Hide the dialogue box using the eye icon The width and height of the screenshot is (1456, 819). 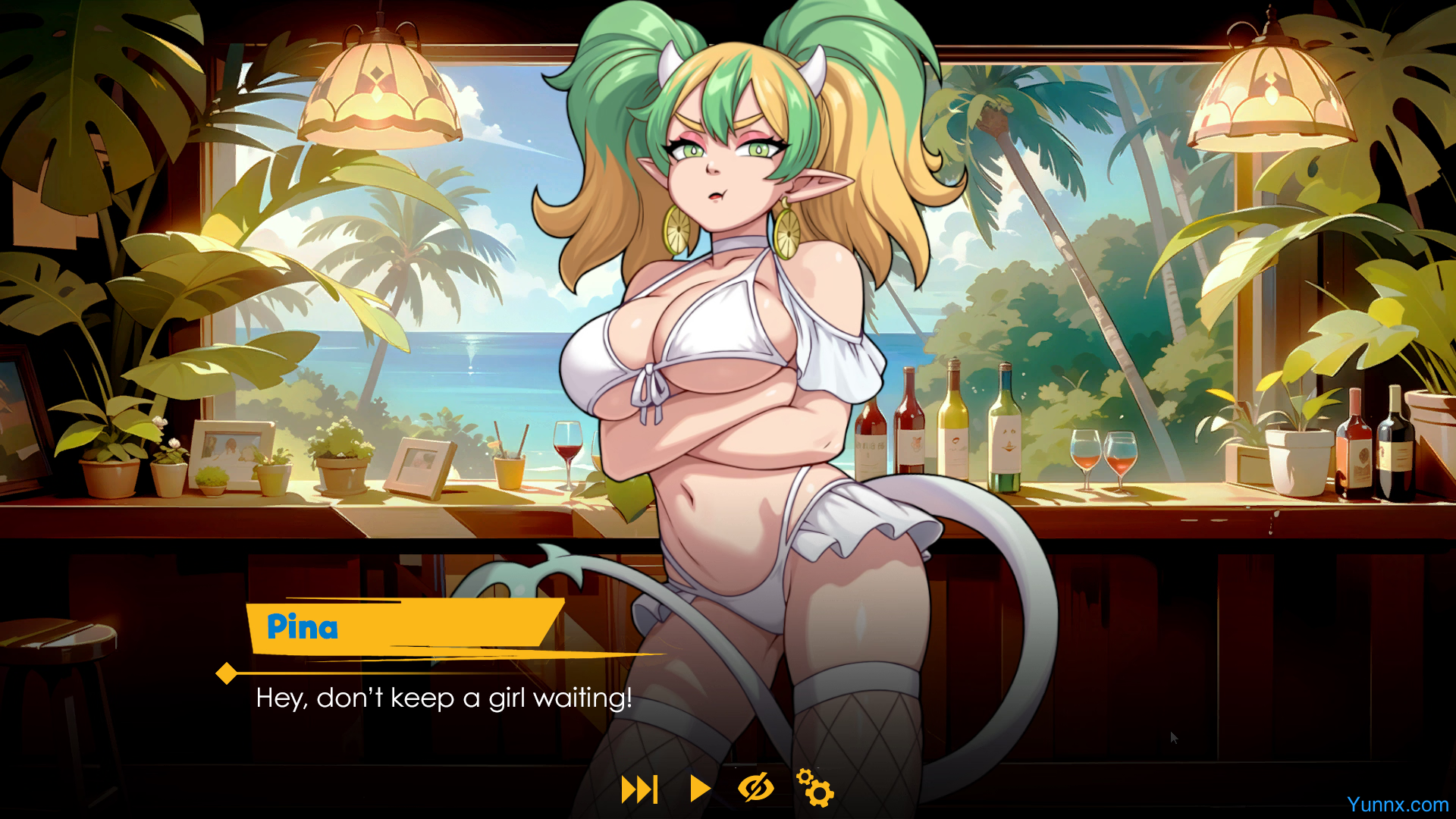[756, 788]
